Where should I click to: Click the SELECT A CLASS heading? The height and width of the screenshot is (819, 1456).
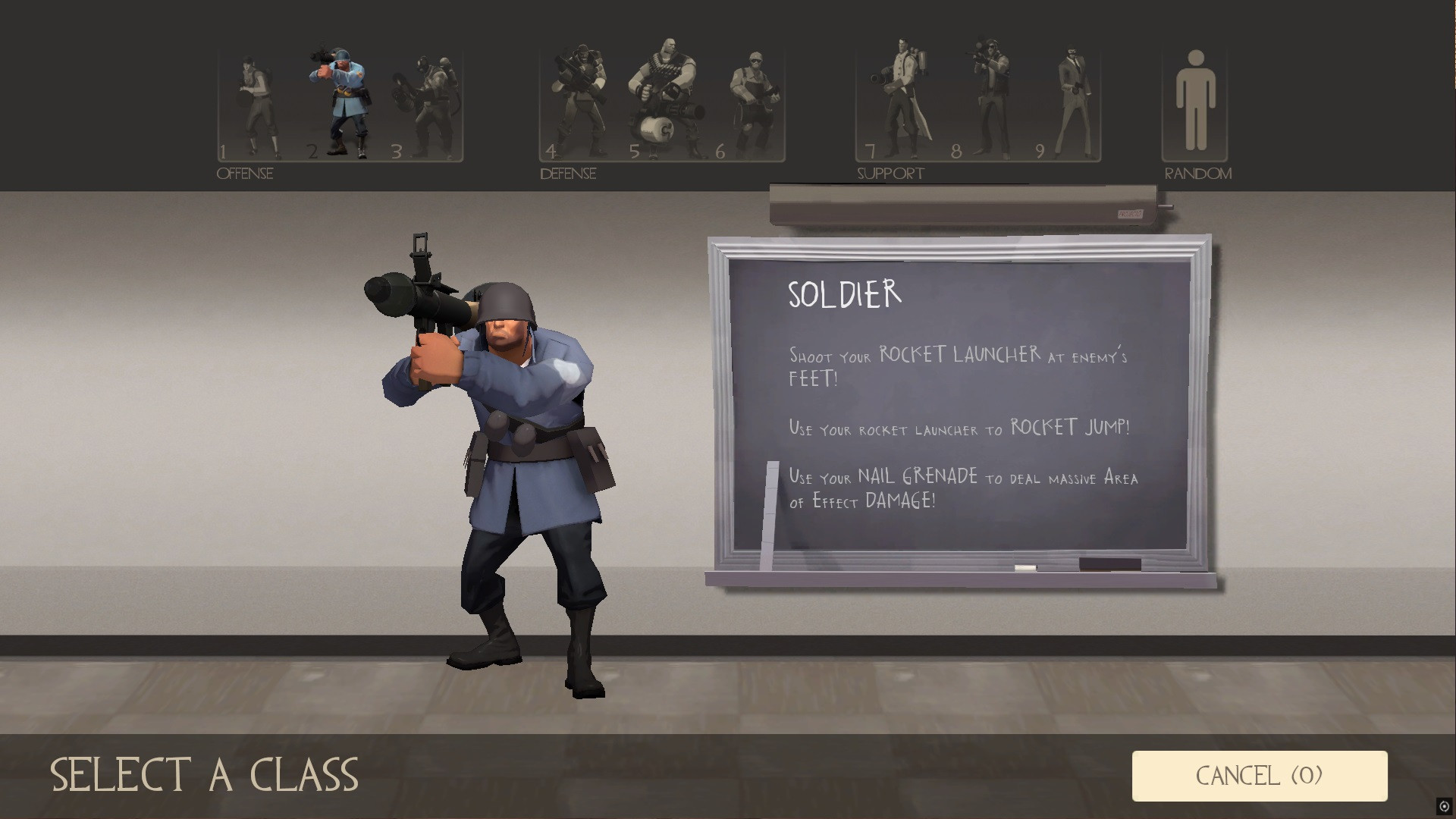pos(206,774)
